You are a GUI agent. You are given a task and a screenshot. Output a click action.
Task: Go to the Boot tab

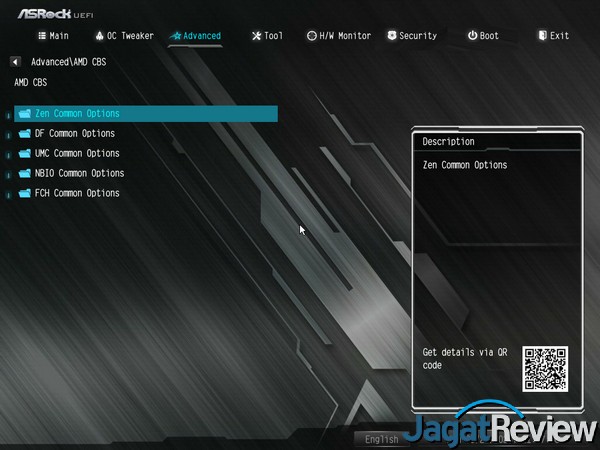(483, 36)
